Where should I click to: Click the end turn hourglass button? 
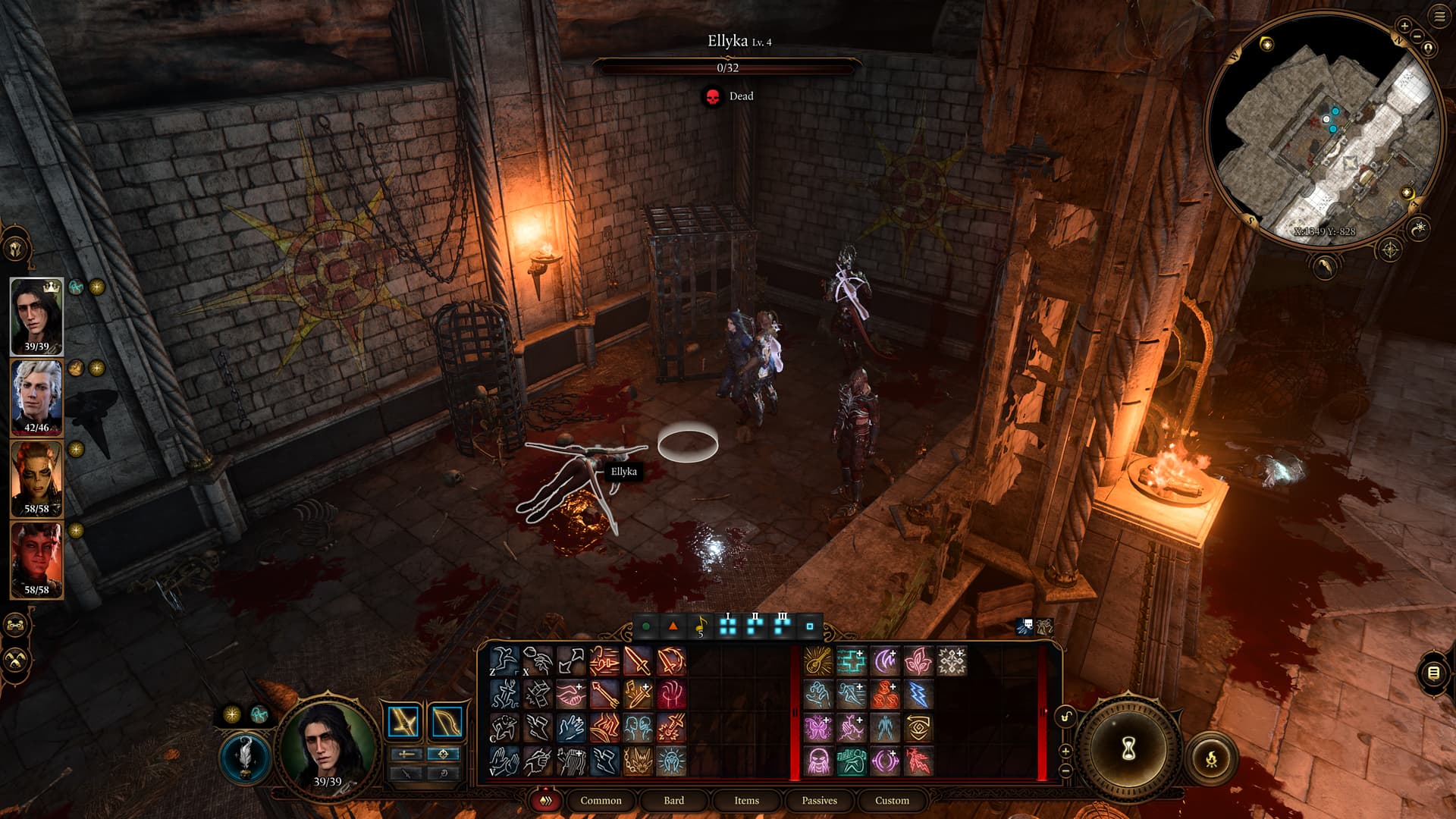[1128, 748]
